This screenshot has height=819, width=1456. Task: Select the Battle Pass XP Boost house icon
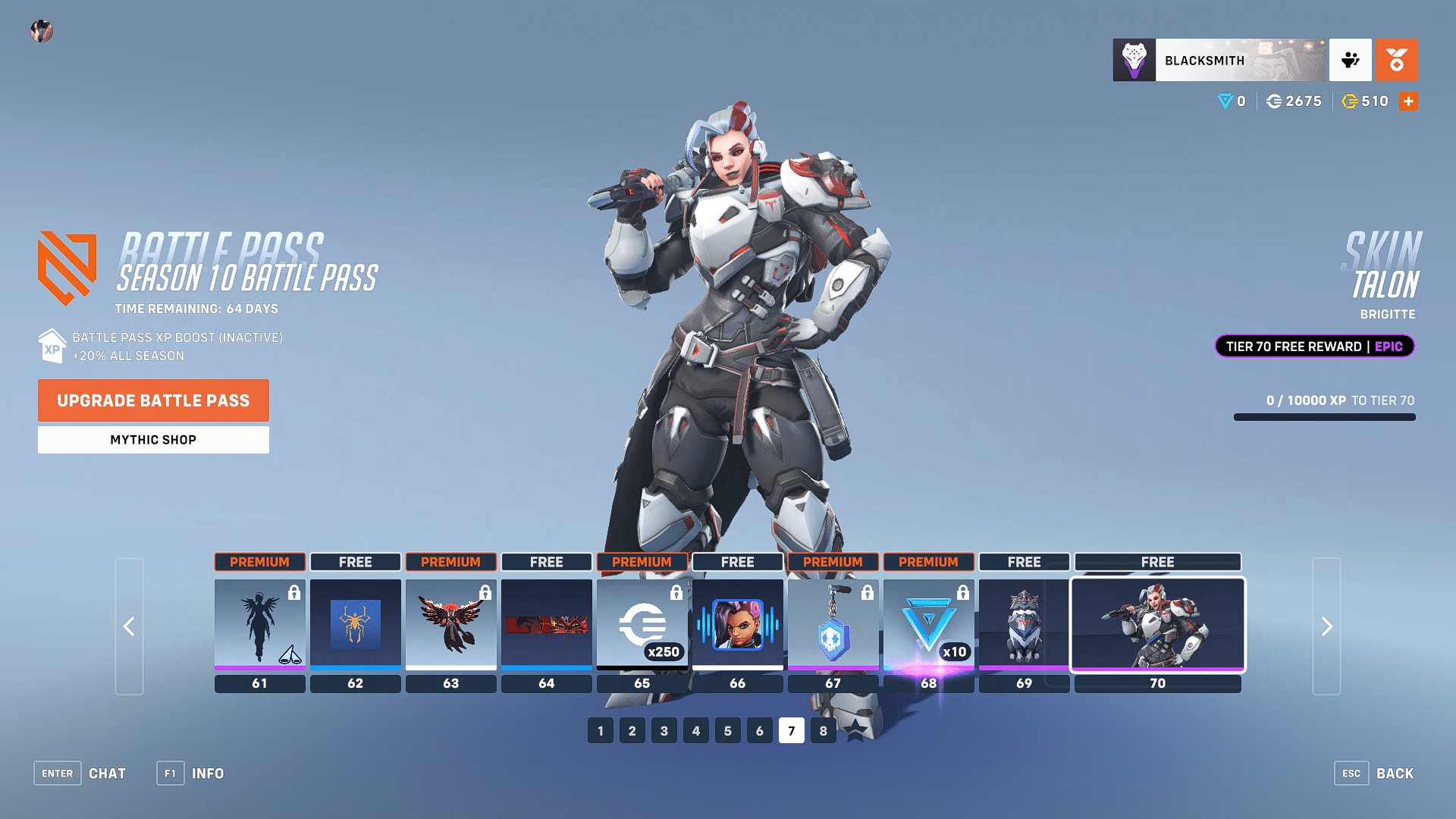click(x=51, y=346)
